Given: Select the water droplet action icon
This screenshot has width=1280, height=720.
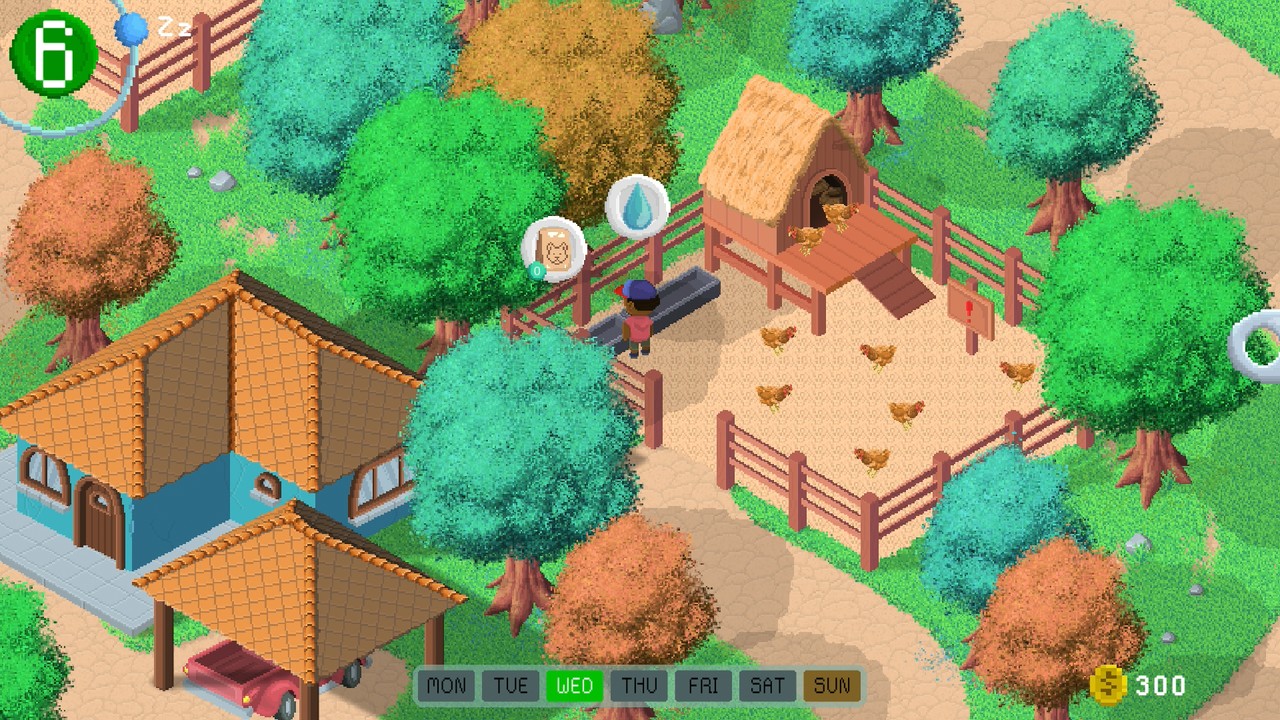Looking at the screenshot, I should click(637, 205).
